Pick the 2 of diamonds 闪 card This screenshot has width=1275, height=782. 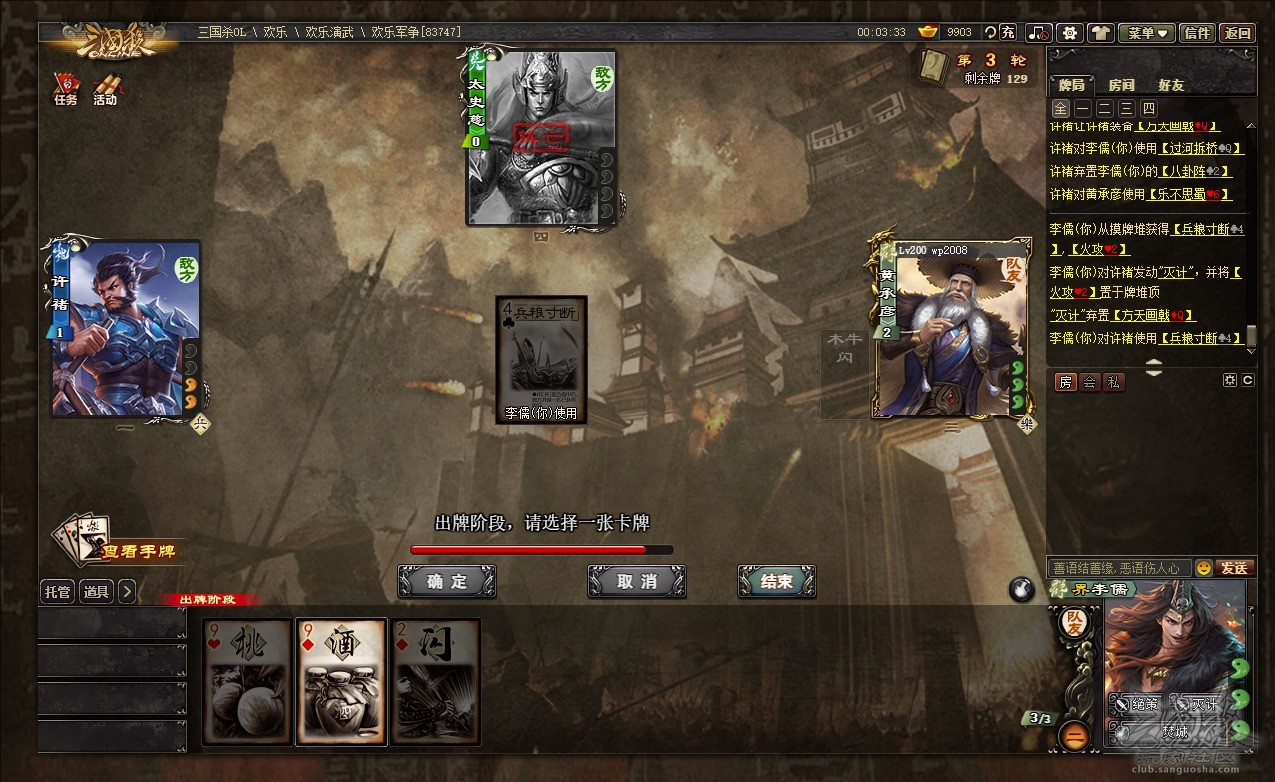click(x=436, y=681)
